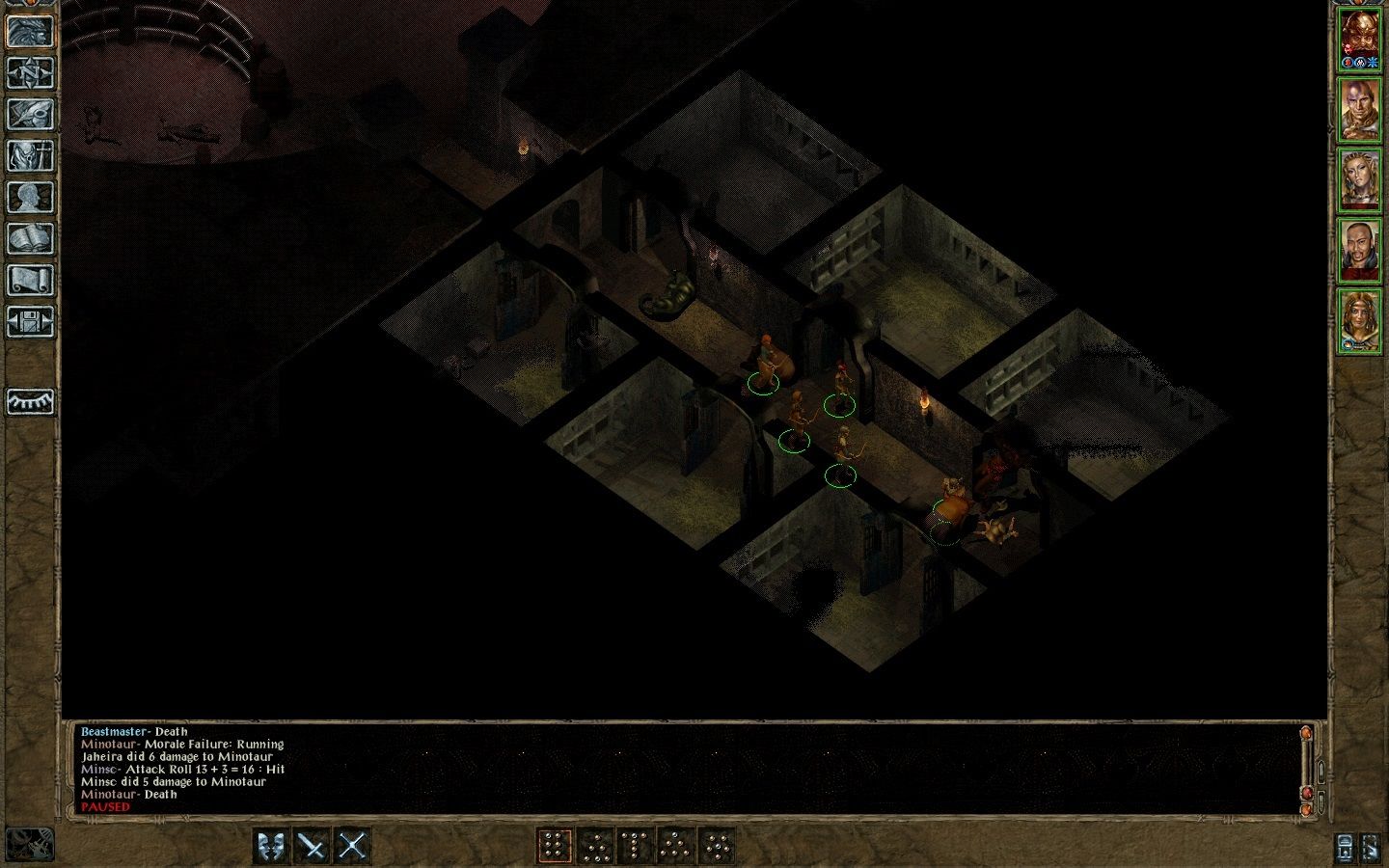Image resolution: width=1389 pixels, height=868 pixels.
Task: Select Minsc's portrait on the right
Action: 1360,112
